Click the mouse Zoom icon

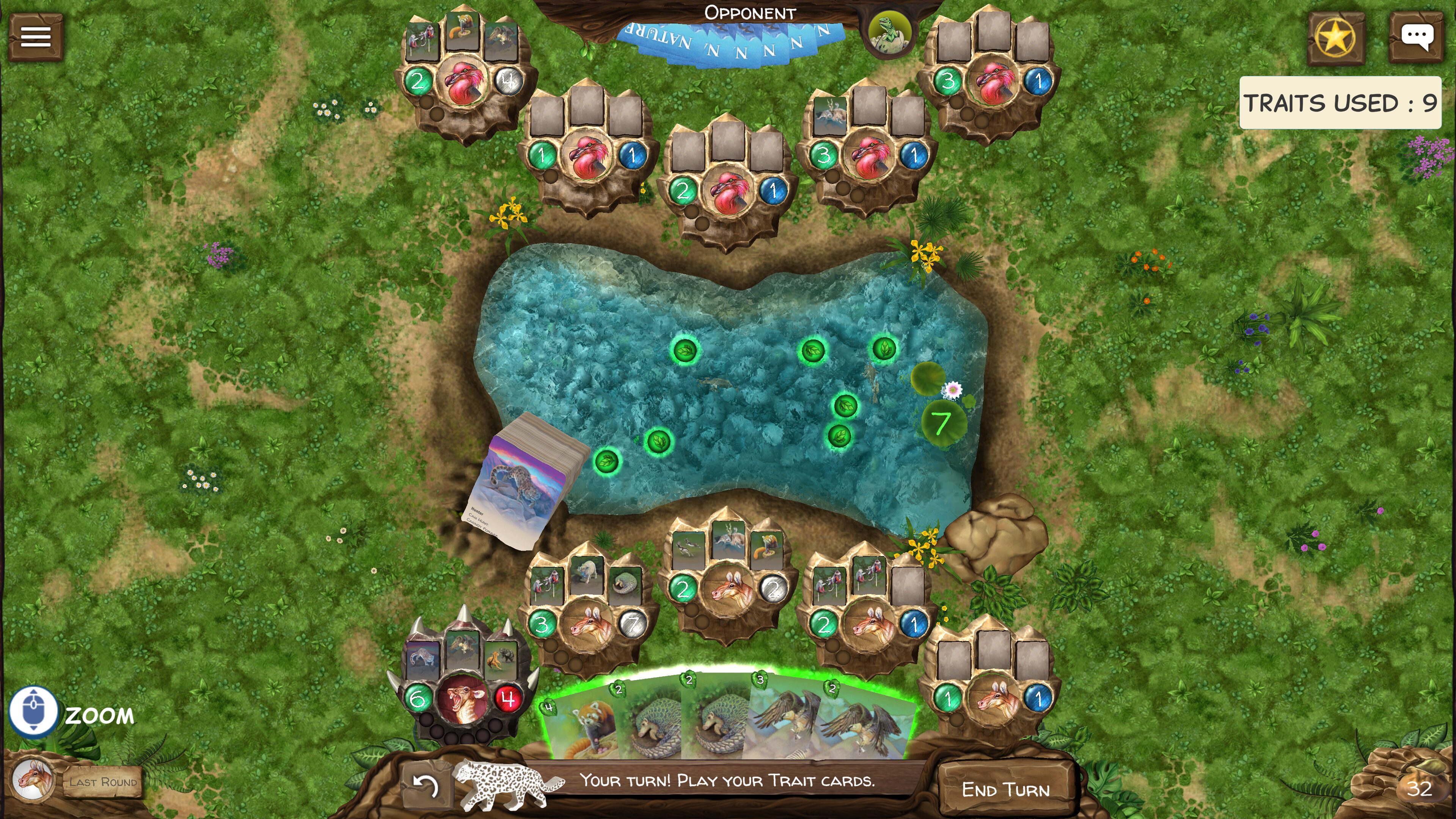(x=33, y=711)
